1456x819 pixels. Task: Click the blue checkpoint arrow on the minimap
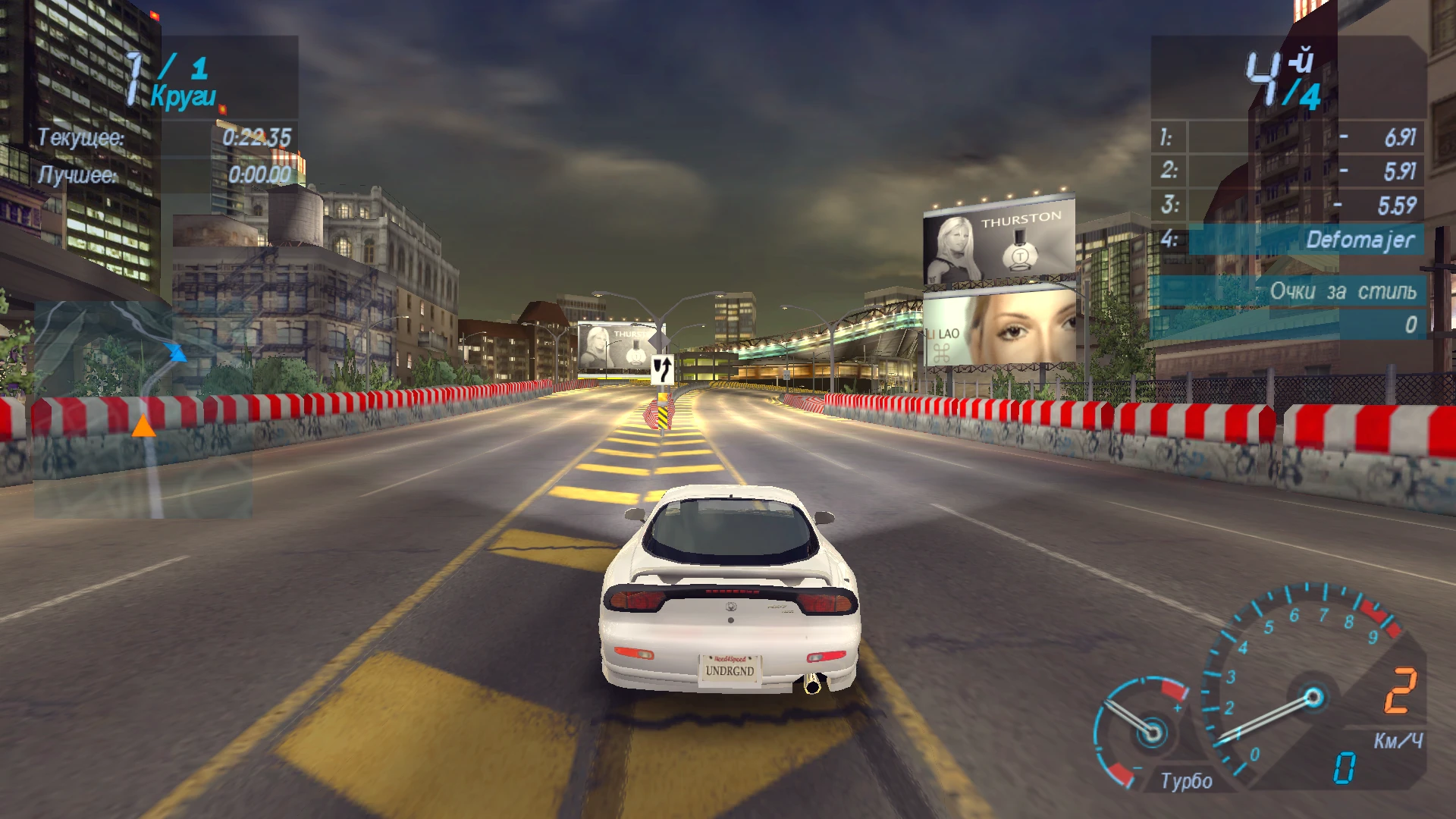click(x=177, y=353)
